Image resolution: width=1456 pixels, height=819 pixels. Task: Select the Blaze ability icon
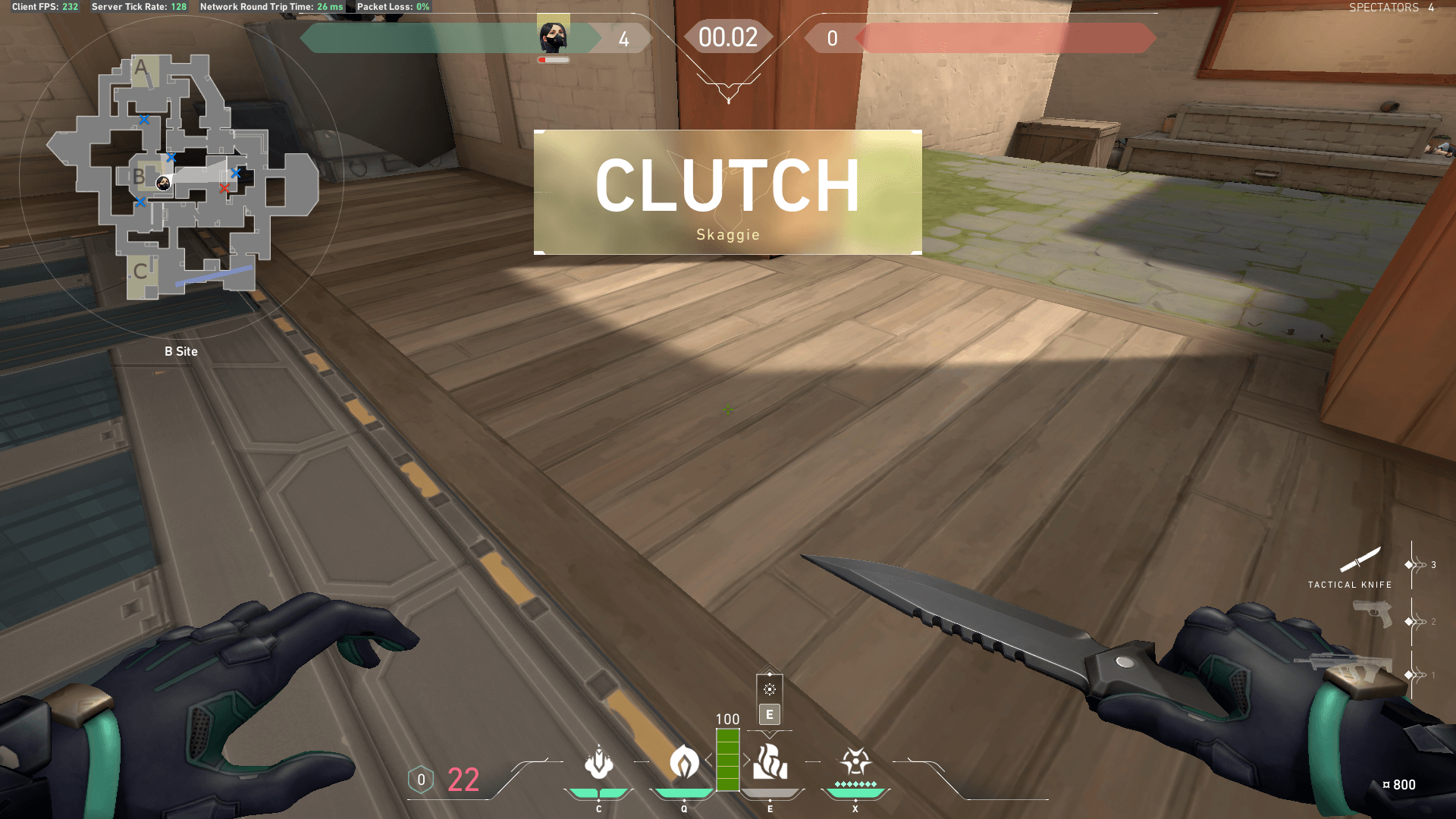599,767
